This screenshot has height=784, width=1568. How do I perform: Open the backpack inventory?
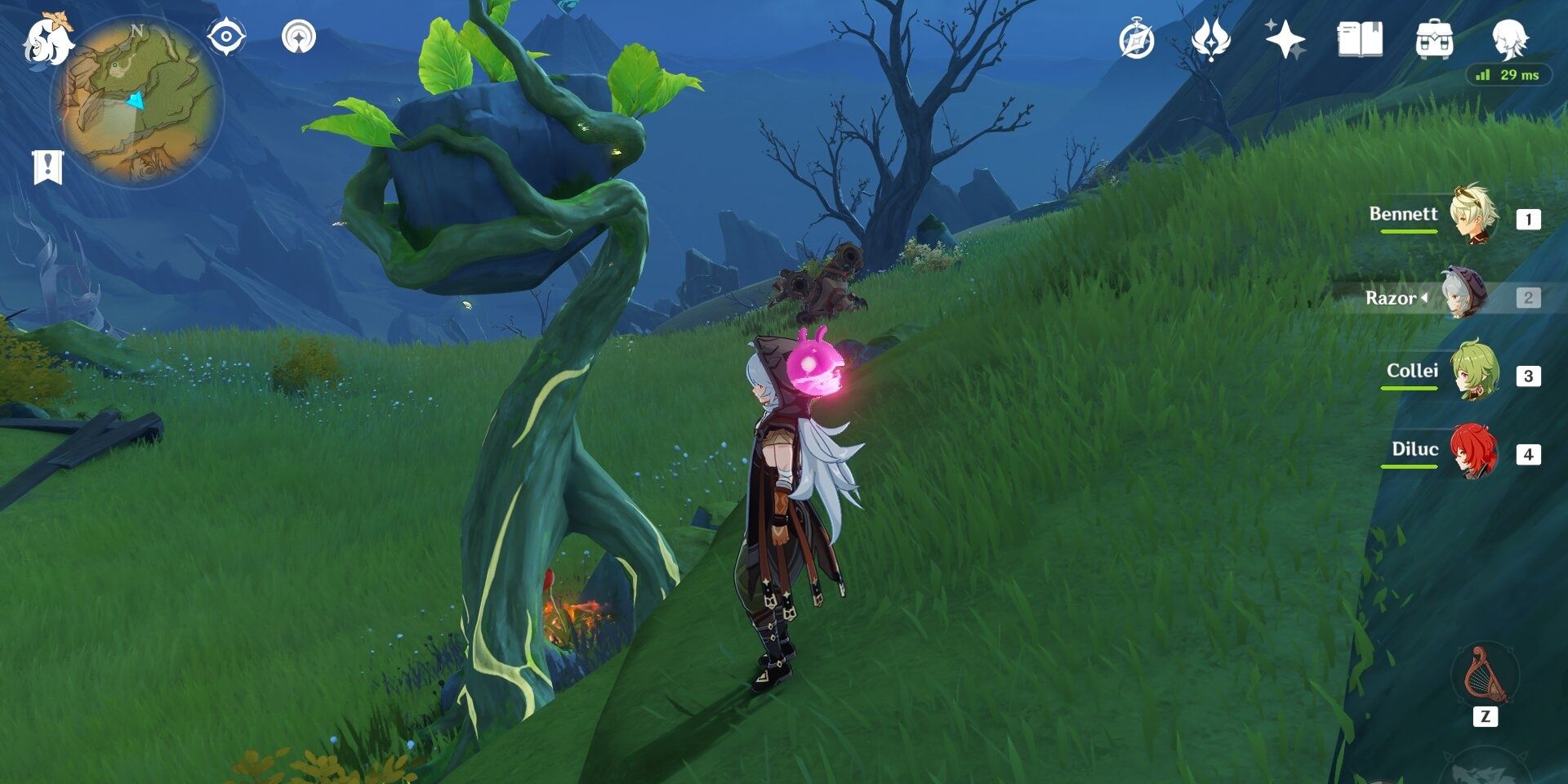coord(1434,39)
